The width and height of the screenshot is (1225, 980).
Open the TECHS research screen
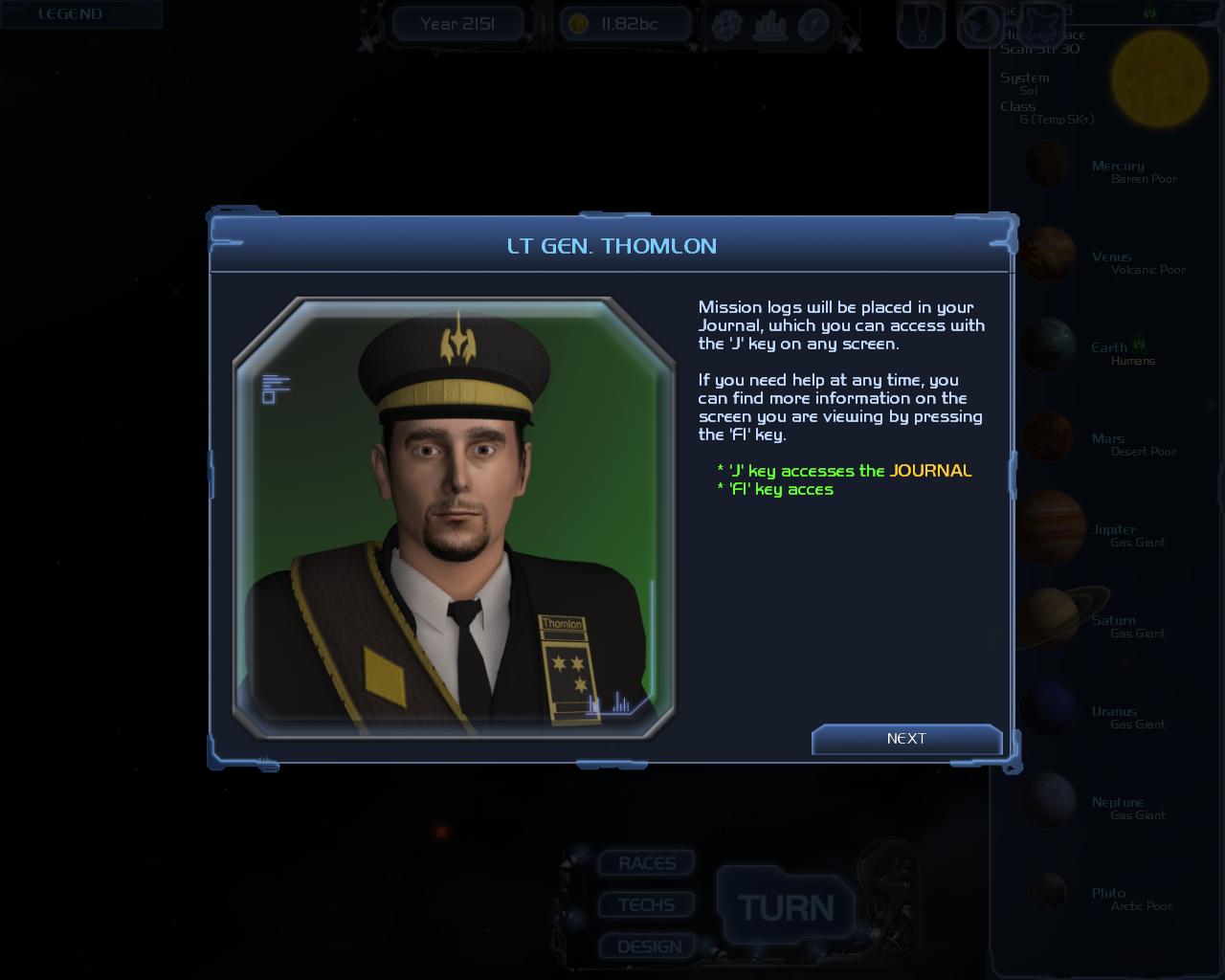tap(647, 905)
